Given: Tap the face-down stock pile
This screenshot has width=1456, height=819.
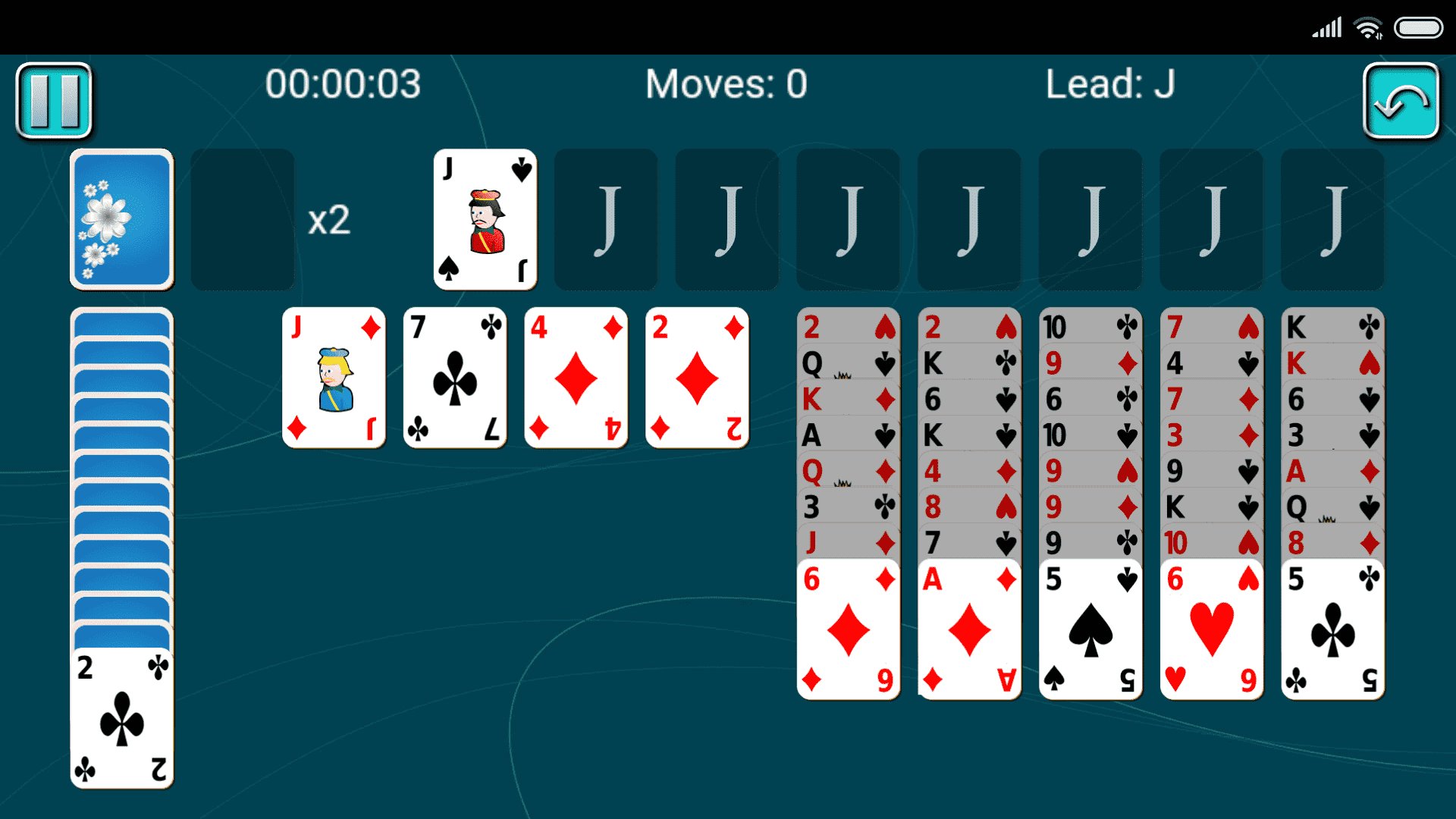Looking at the screenshot, I should coord(121,219).
